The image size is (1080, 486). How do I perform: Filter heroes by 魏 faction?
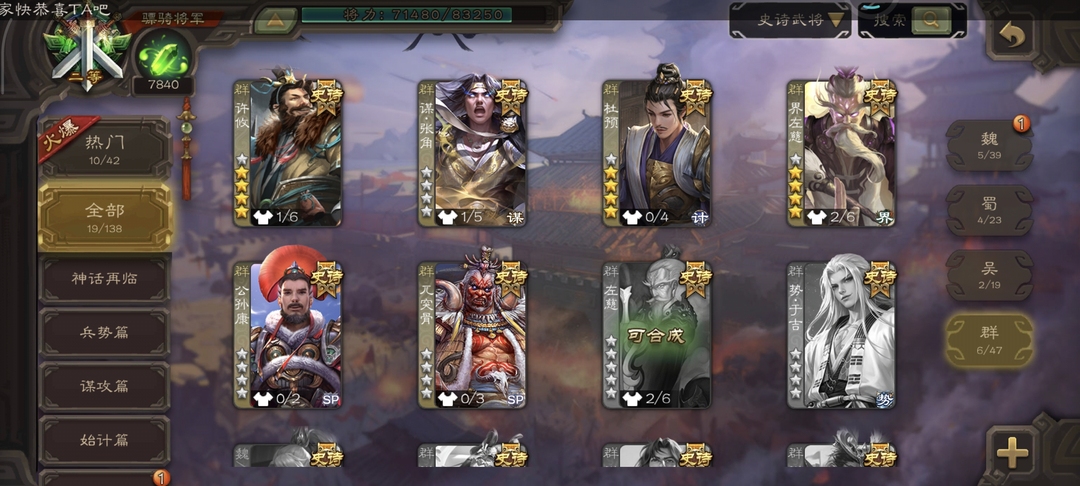(x=989, y=147)
